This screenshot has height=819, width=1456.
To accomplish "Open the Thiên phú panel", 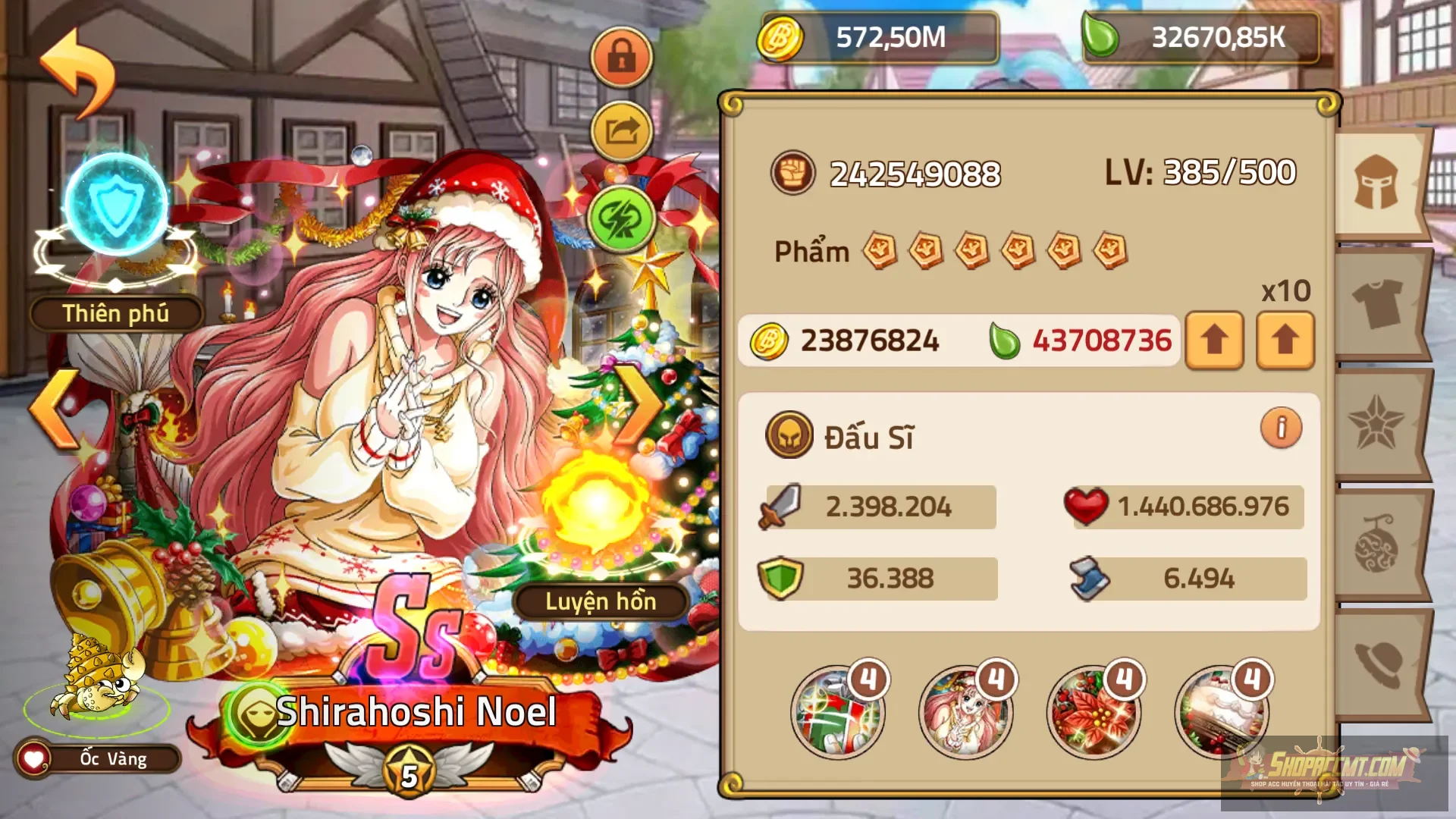I will coord(115,312).
